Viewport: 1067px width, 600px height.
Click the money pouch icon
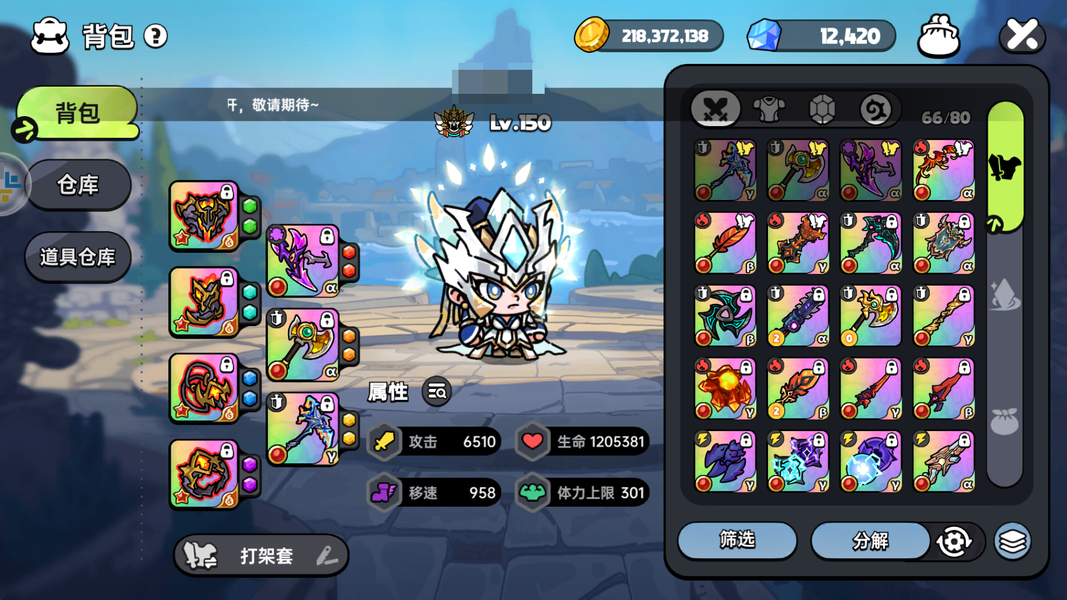pyautogui.click(x=939, y=37)
